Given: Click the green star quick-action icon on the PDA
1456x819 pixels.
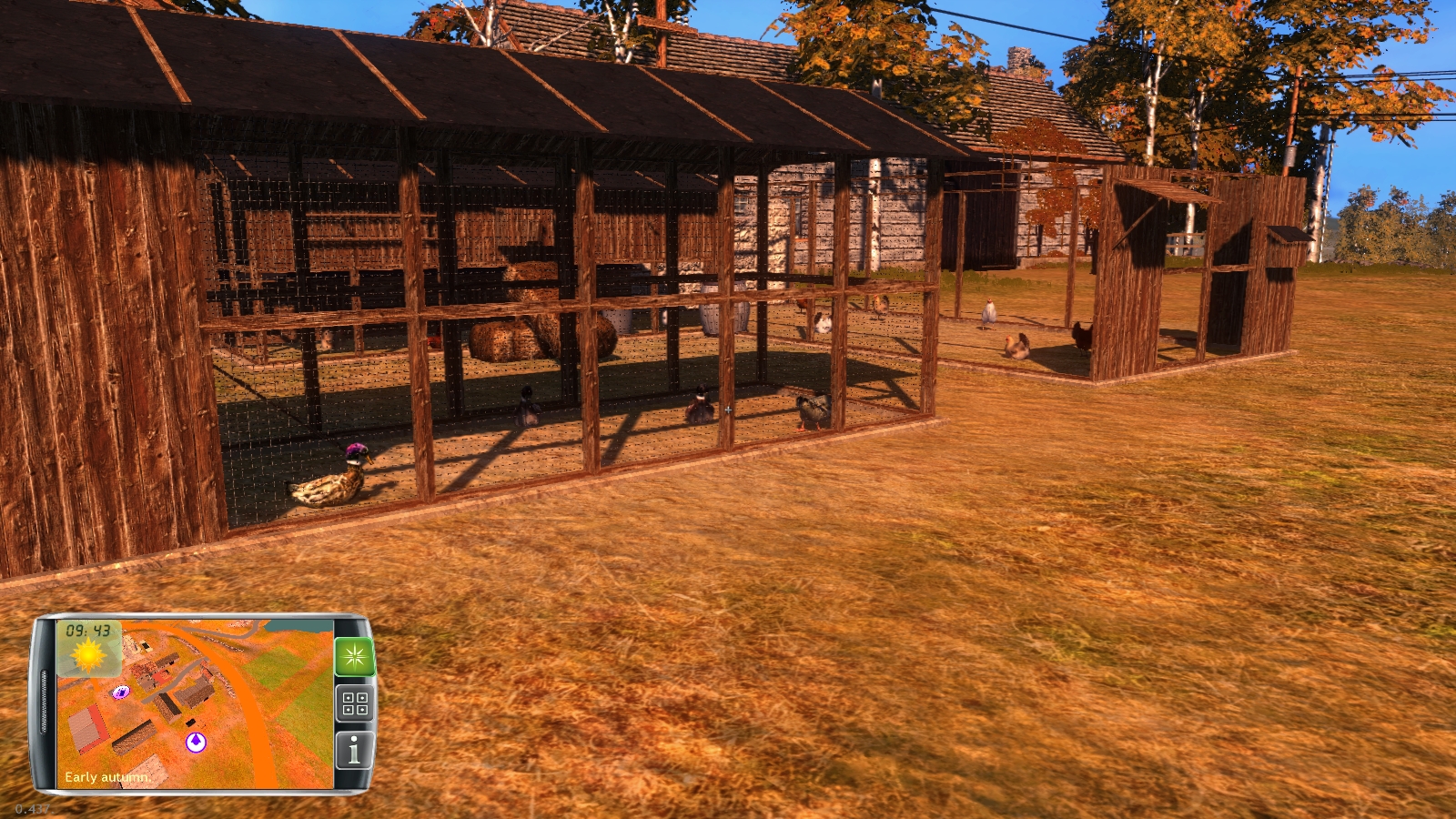Looking at the screenshot, I should [x=353, y=656].
